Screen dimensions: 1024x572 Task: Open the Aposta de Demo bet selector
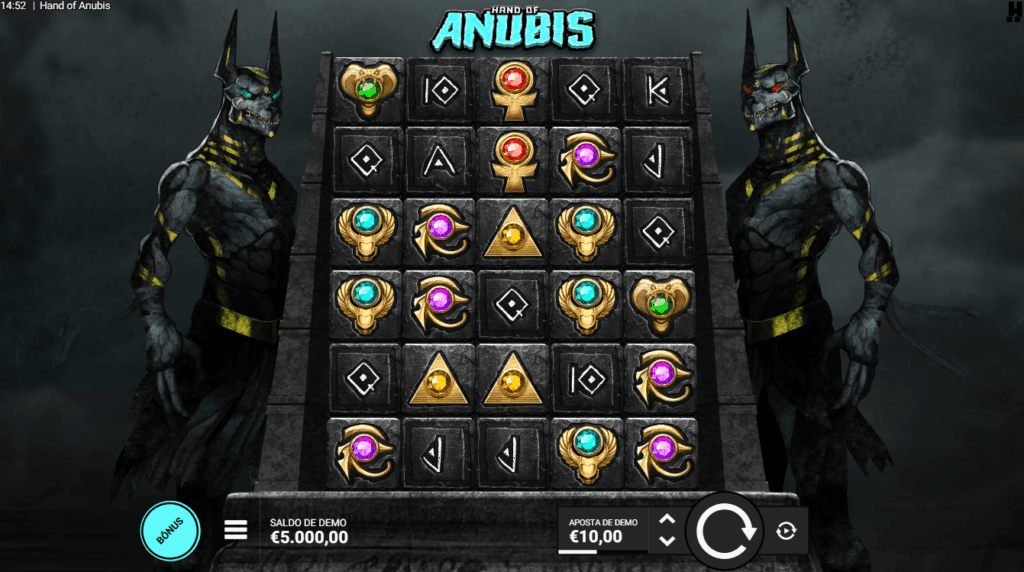coord(602,531)
